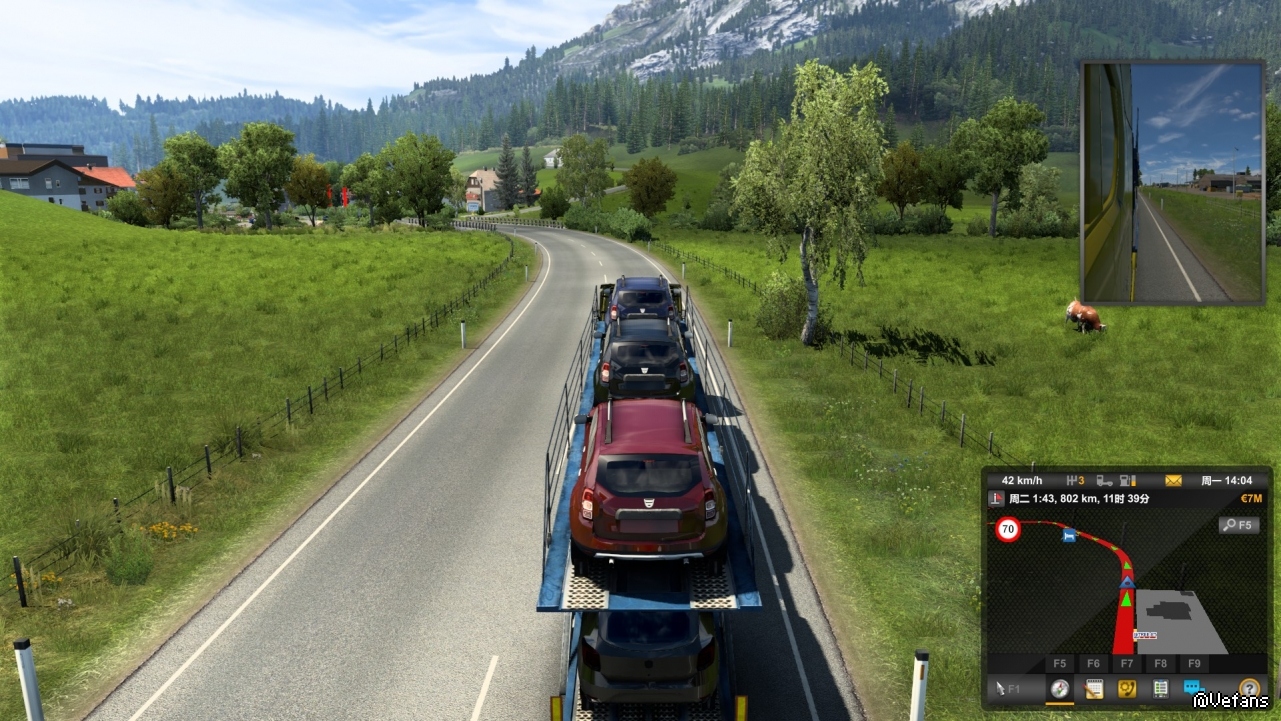The image size is (1281, 721).
Task: Open the help question mark tab
Action: [1248, 688]
